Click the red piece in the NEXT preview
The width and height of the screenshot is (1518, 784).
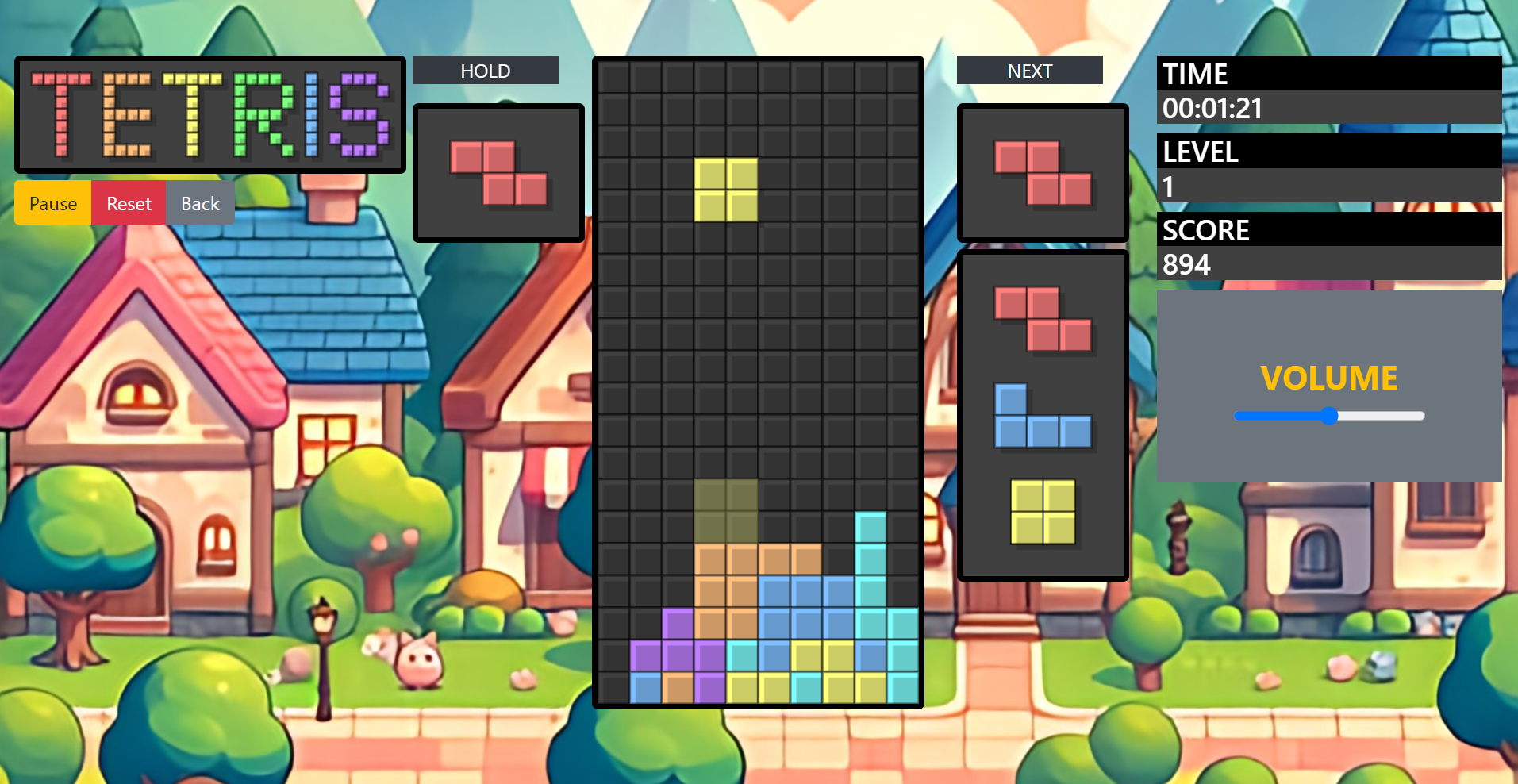click(x=1042, y=171)
